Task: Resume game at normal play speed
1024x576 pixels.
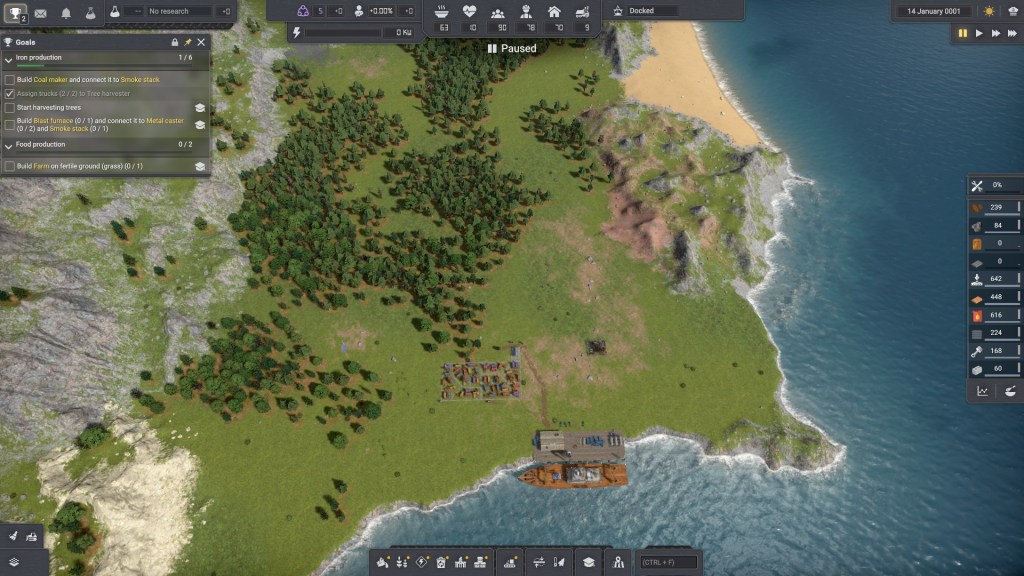Action: (979, 33)
